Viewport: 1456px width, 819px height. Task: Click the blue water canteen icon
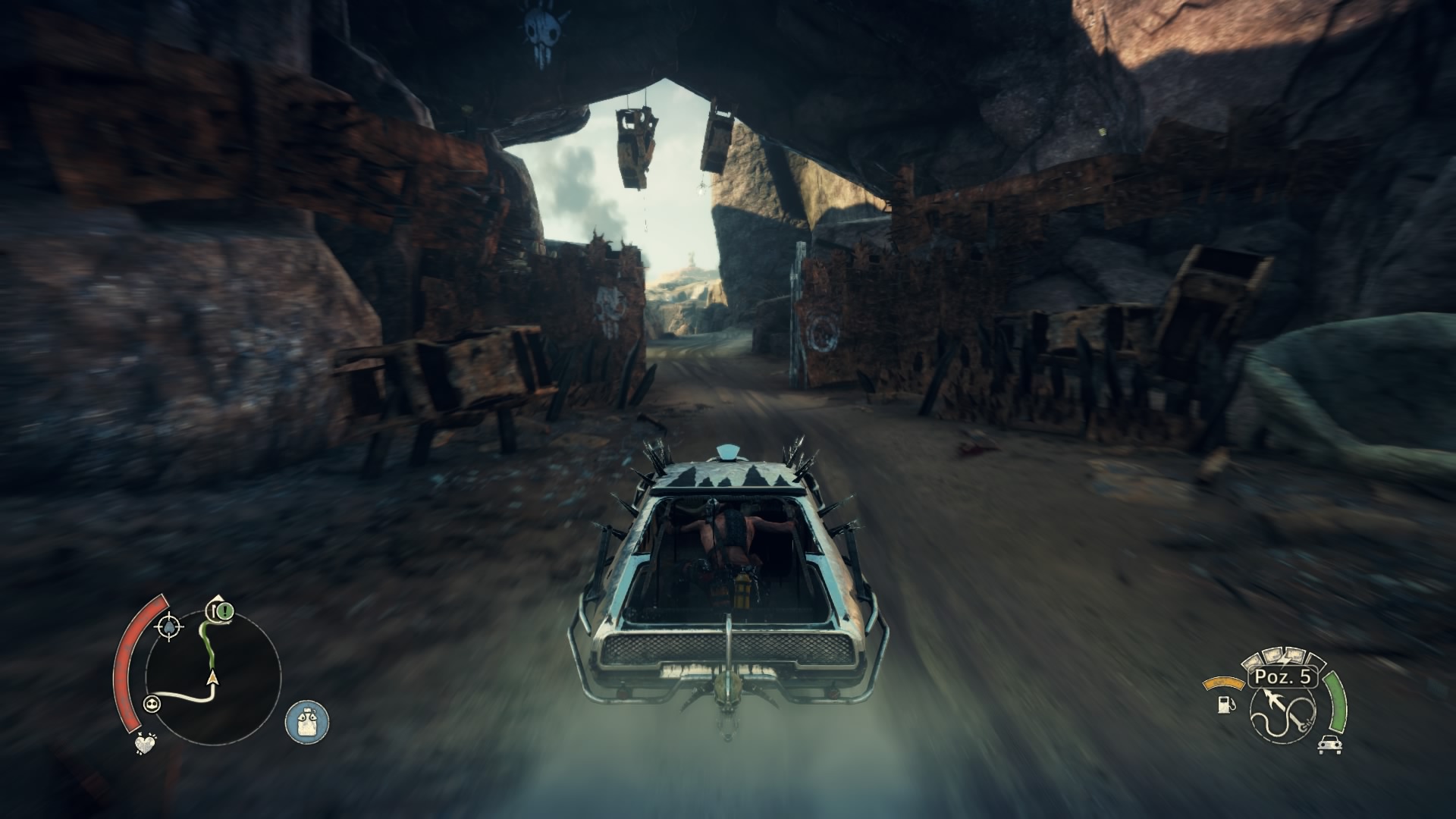(307, 722)
